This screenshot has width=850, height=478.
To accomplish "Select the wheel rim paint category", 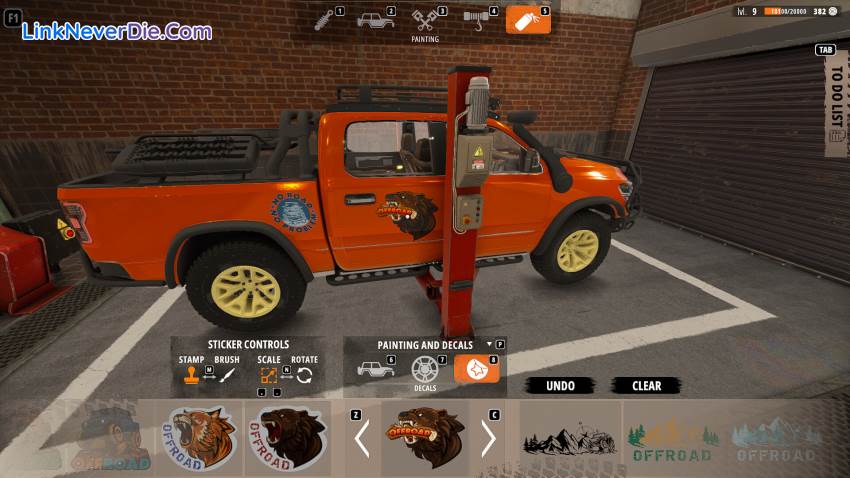I will pyautogui.click(x=425, y=369).
